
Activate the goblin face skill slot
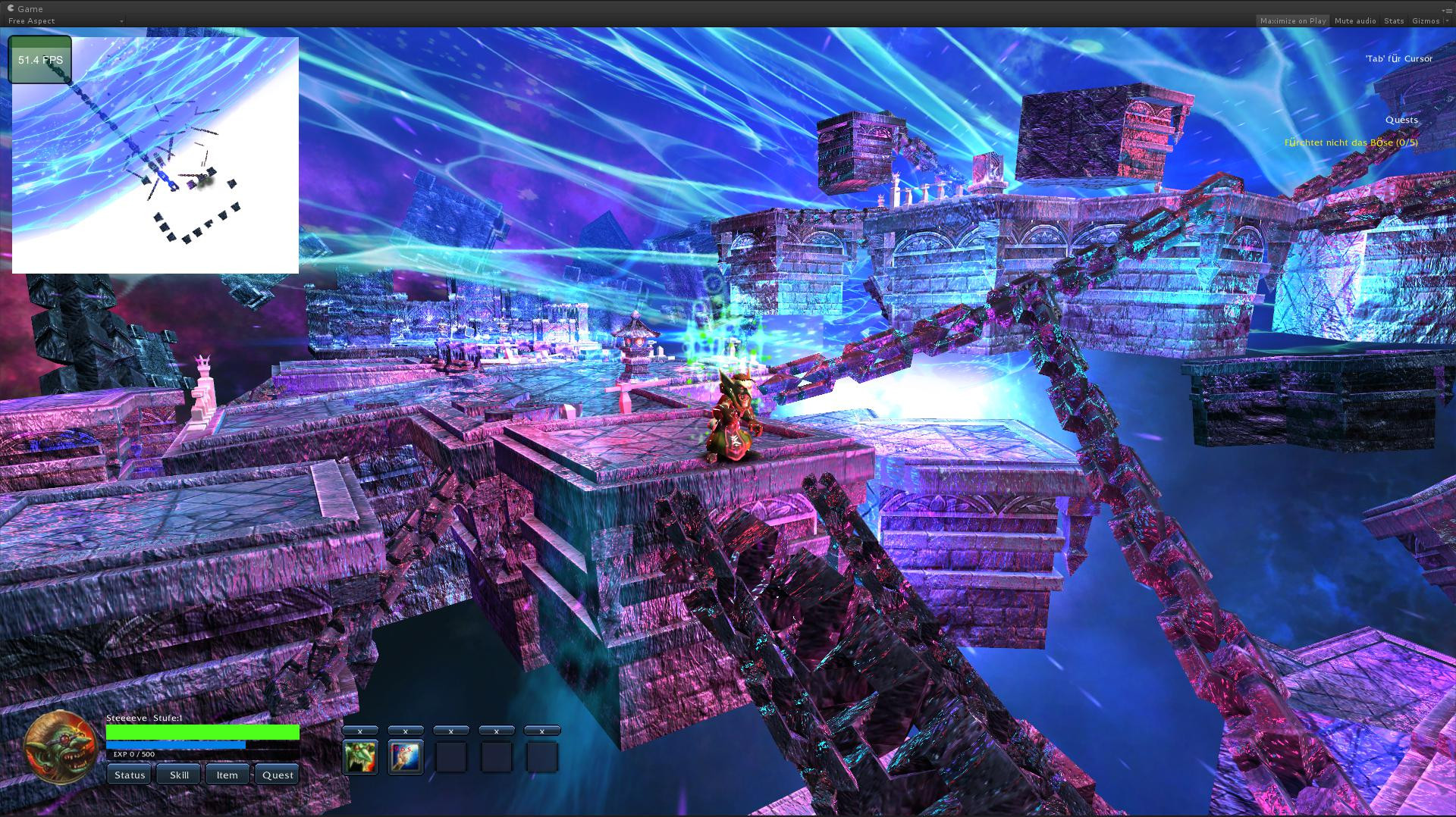click(360, 757)
